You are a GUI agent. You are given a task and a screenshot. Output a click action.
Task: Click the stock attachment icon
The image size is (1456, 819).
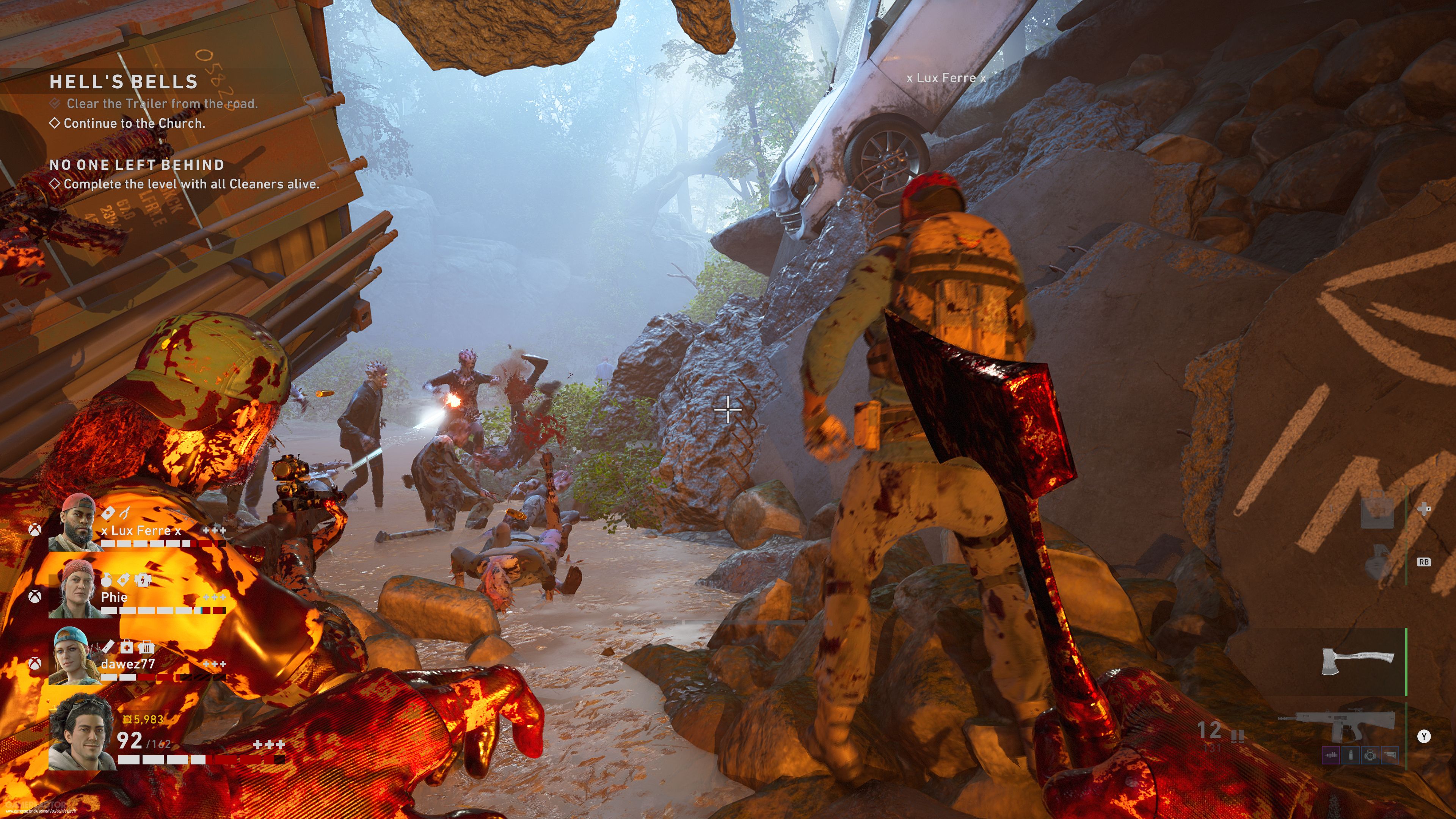tap(1389, 755)
